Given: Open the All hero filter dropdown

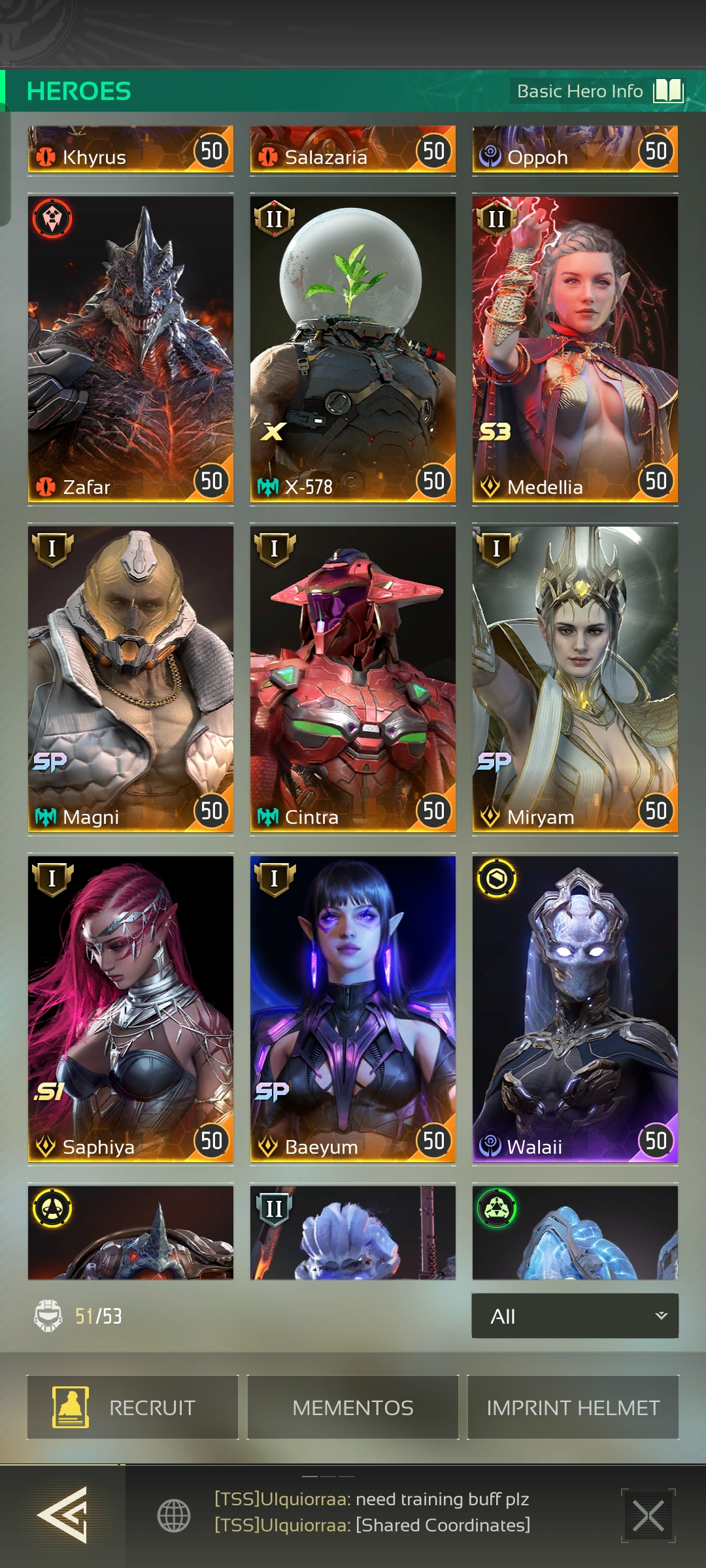Looking at the screenshot, I should (x=575, y=1316).
